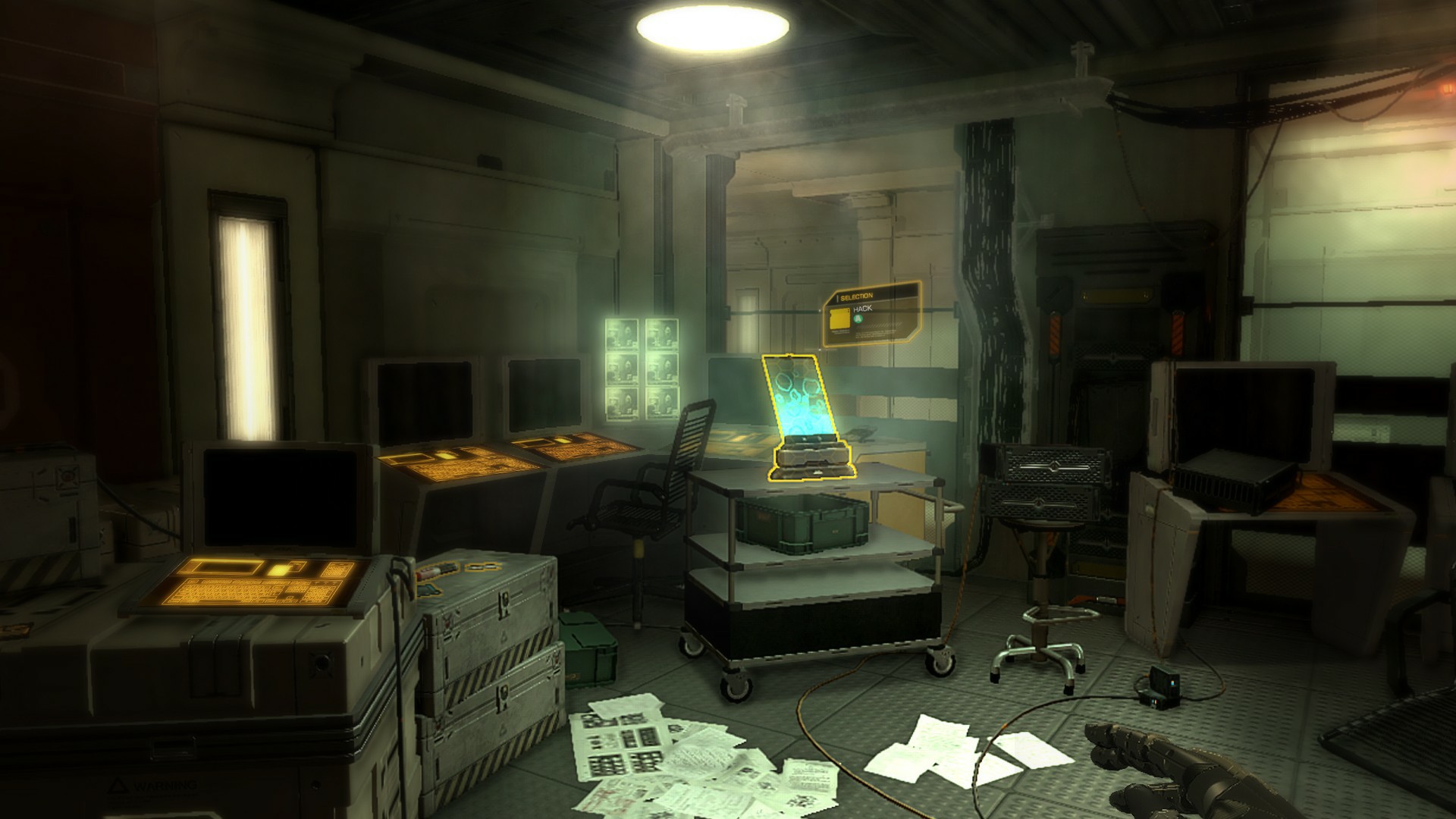1456x819 pixels.
Task: Click the diagonal progress stripes under HACK
Action: pos(878,325)
